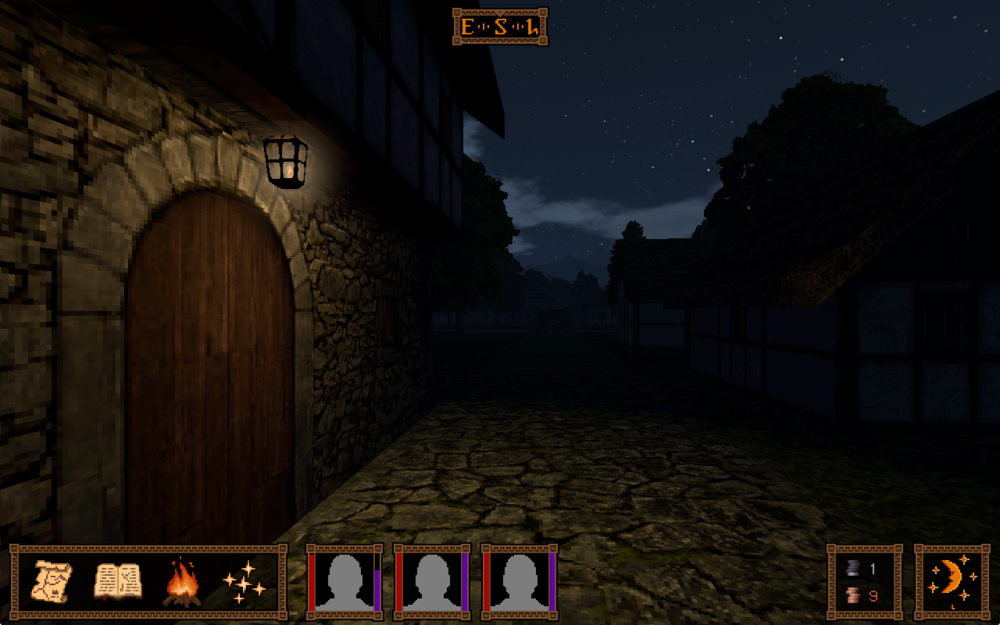Image resolution: width=1000 pixels, height=625 pixels.
Task: Open the journal book icon
Action: coord(116,582)
